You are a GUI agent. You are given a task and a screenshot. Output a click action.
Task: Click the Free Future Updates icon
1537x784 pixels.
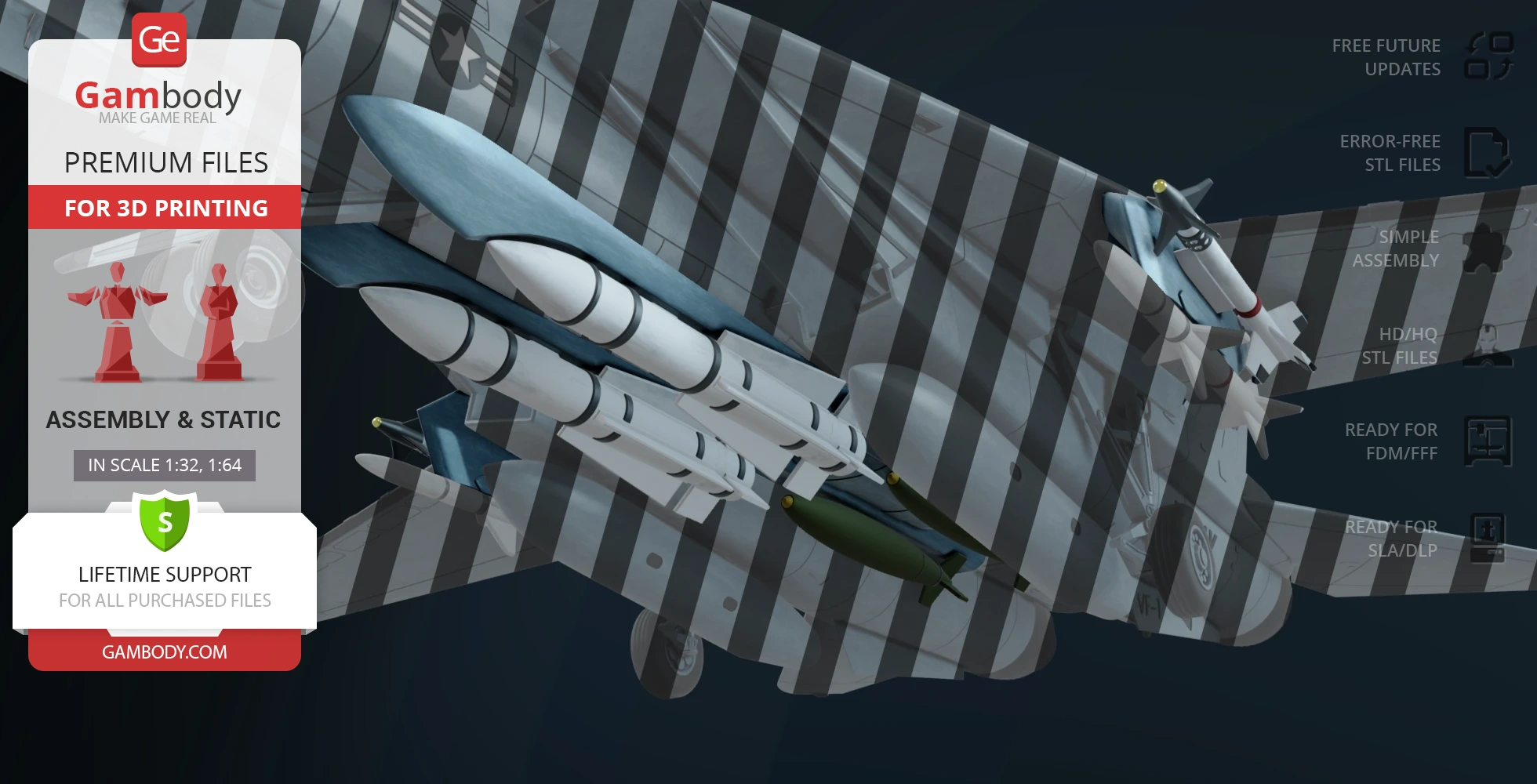(x=1488, y=56)
